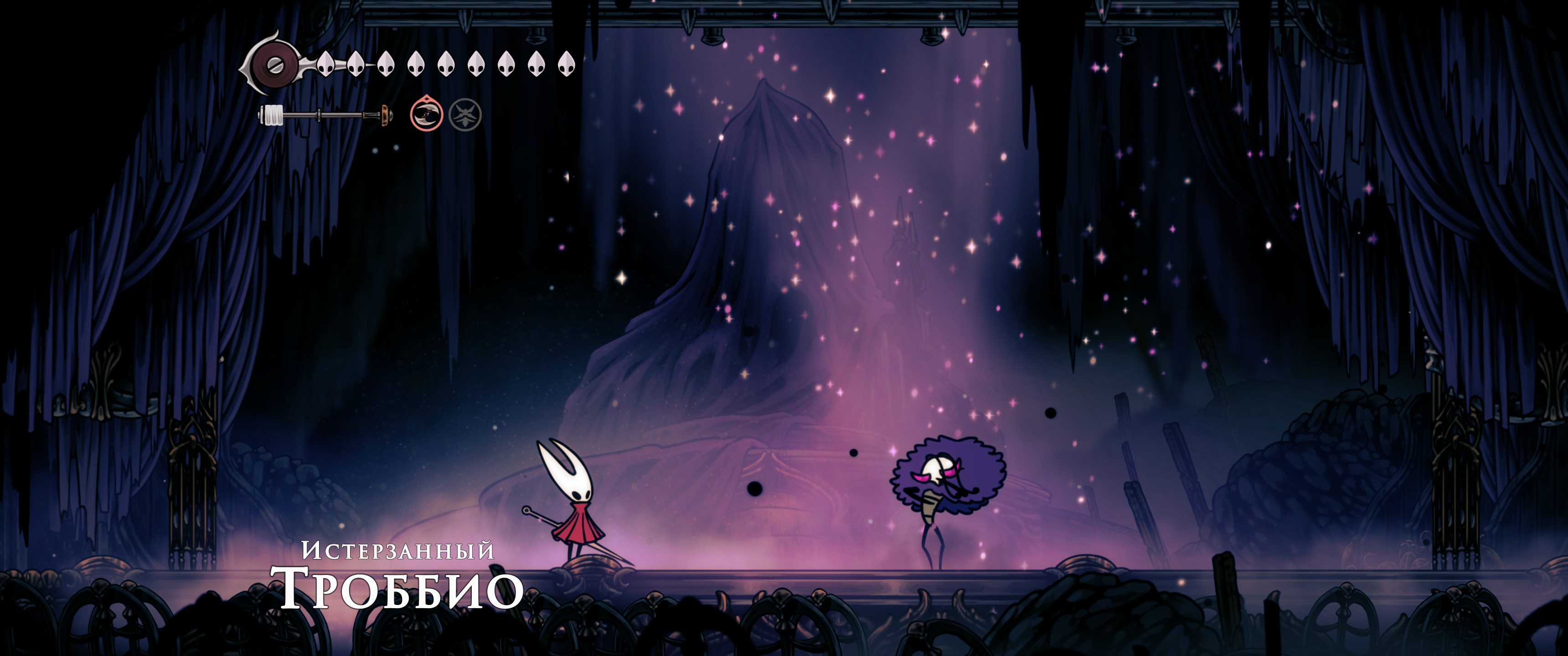
Task: Select the red-ringed curved claw tool icon
Action: (425, 114)
